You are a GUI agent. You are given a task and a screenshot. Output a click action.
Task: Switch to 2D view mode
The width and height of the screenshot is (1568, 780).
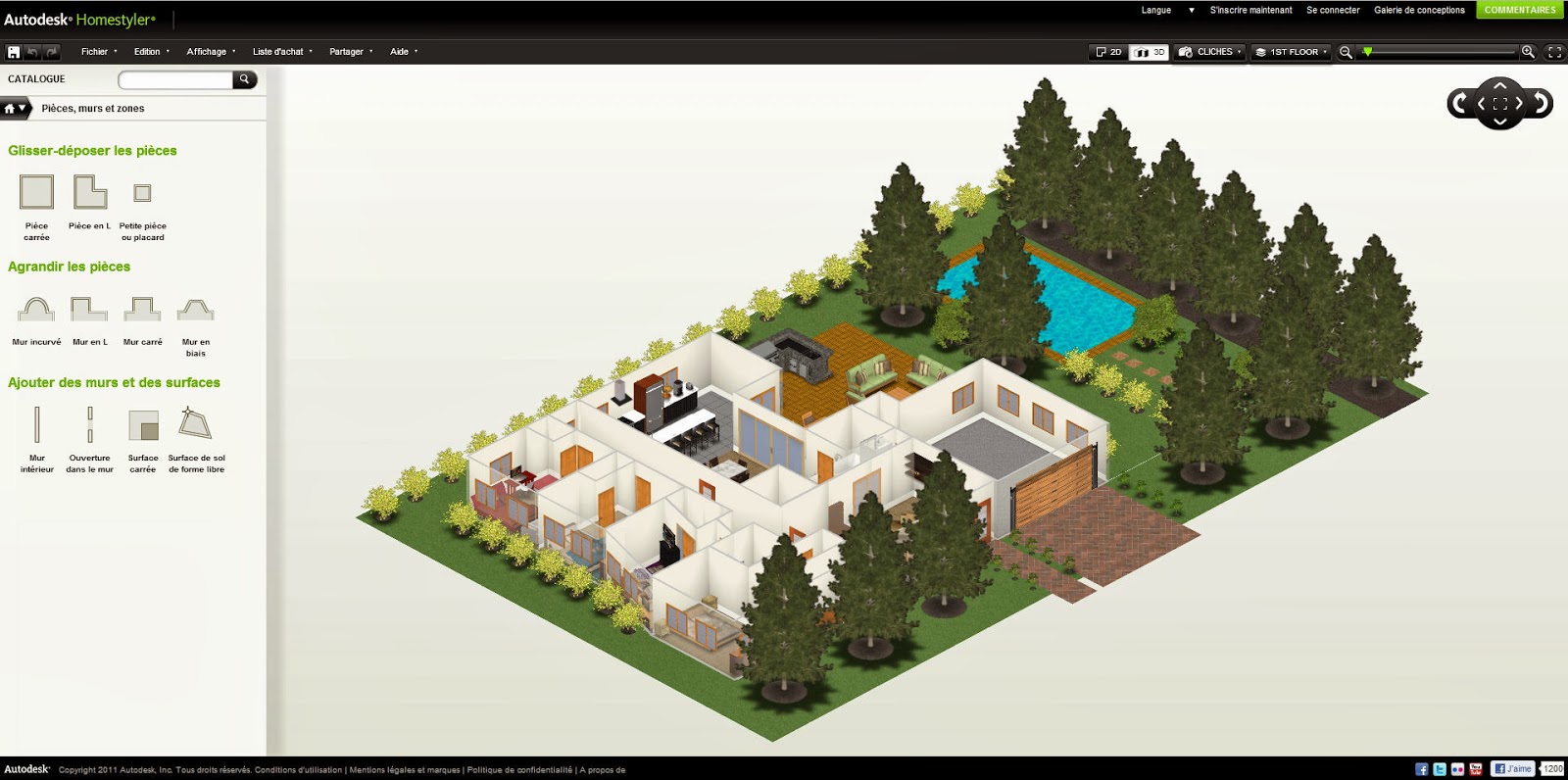coord(1107,52)
